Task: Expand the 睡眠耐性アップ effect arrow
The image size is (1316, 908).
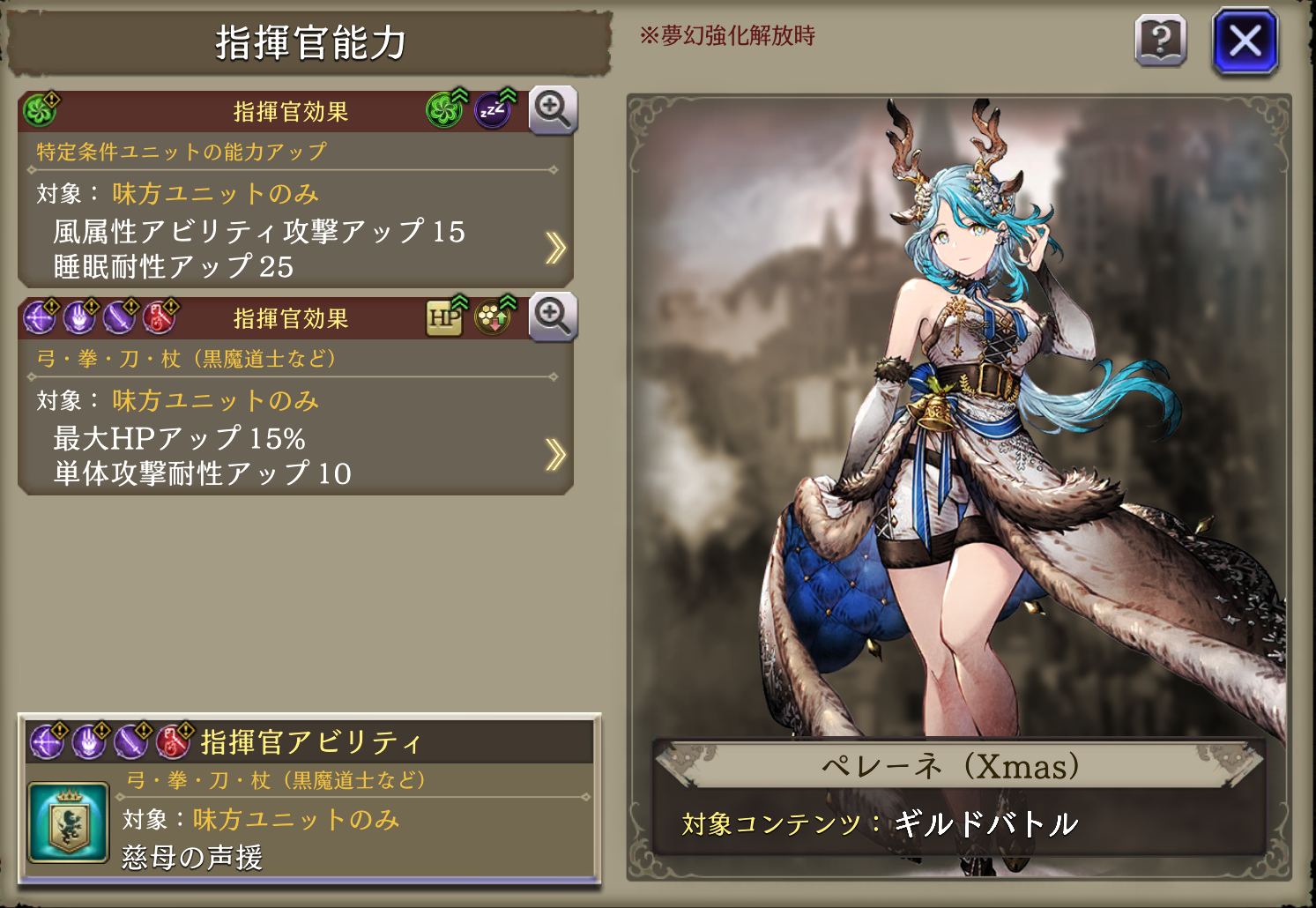Action: (554, 249)
